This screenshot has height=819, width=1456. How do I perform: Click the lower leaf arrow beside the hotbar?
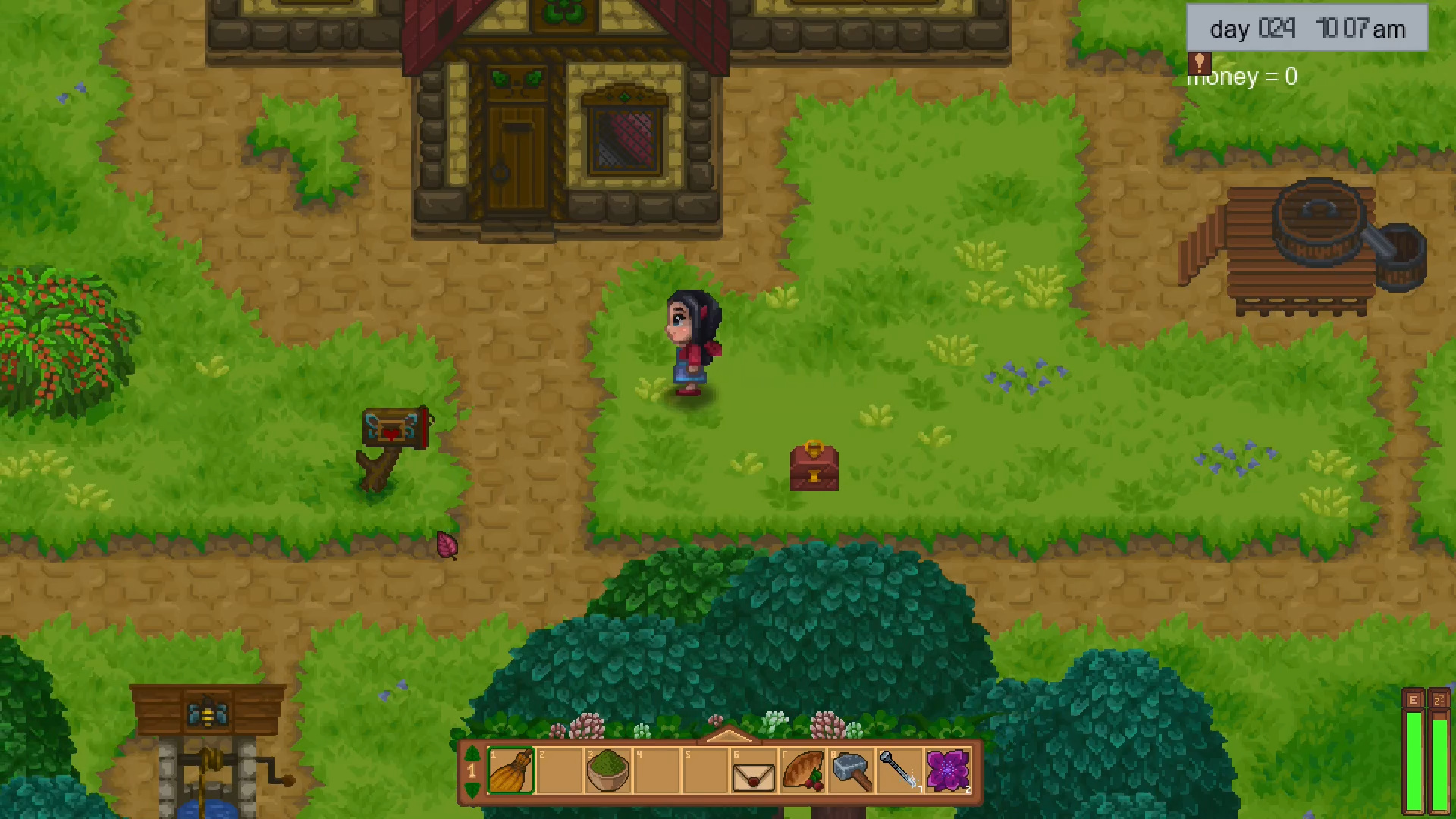[x=472, y=790]
